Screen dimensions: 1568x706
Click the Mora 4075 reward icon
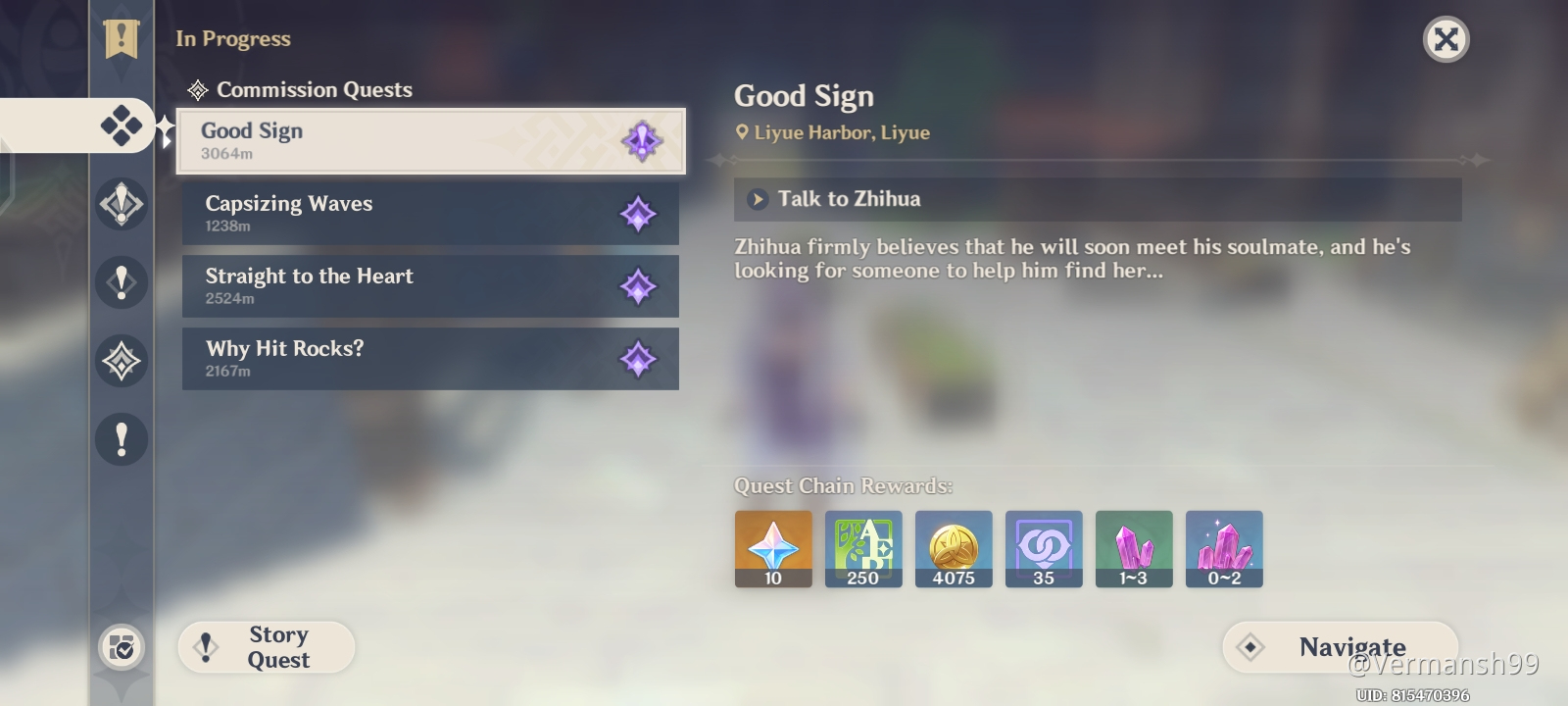click(954, 548)
